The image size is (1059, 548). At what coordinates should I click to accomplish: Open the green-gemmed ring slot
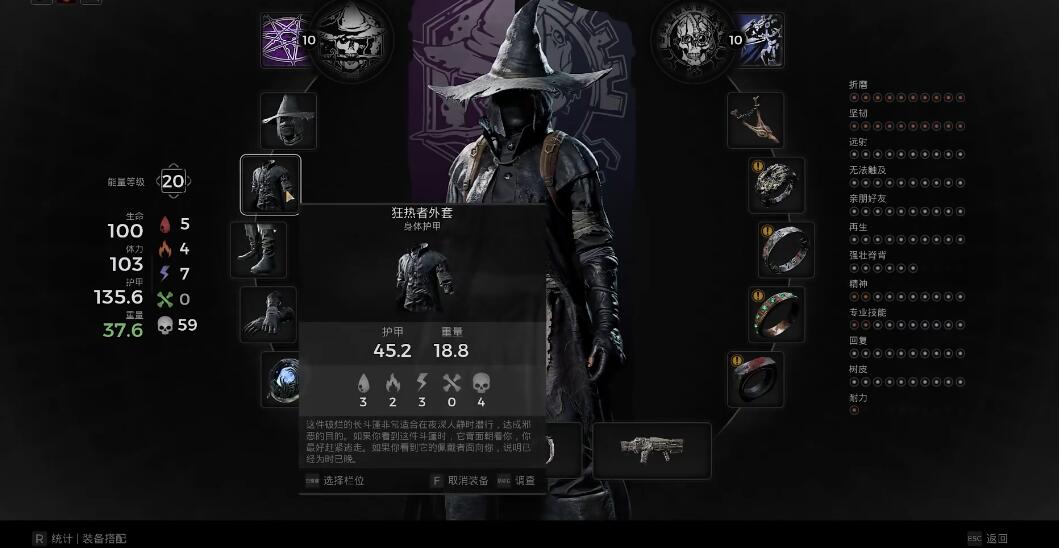point(777,315)
